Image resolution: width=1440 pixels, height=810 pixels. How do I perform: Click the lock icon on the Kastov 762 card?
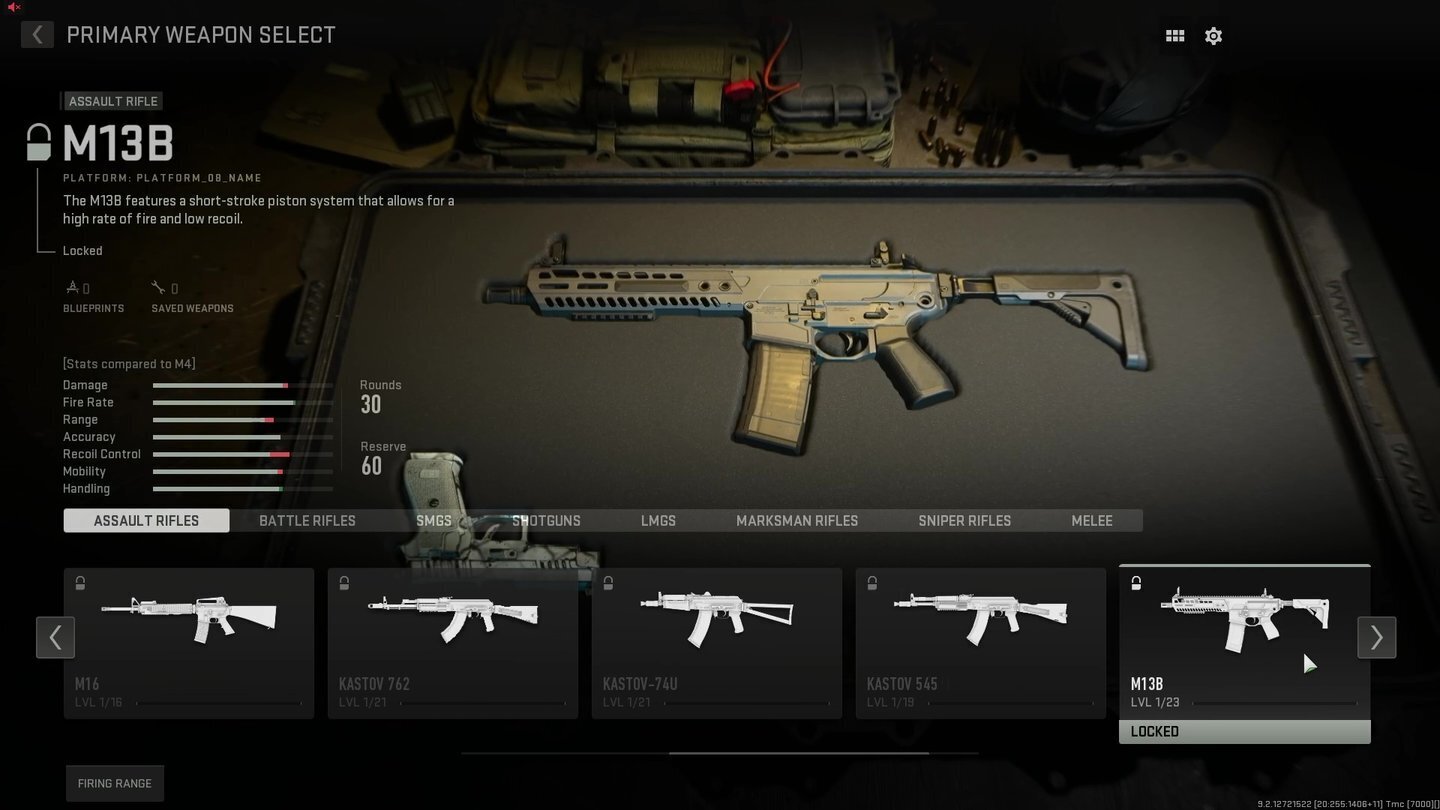coord(344,583)
